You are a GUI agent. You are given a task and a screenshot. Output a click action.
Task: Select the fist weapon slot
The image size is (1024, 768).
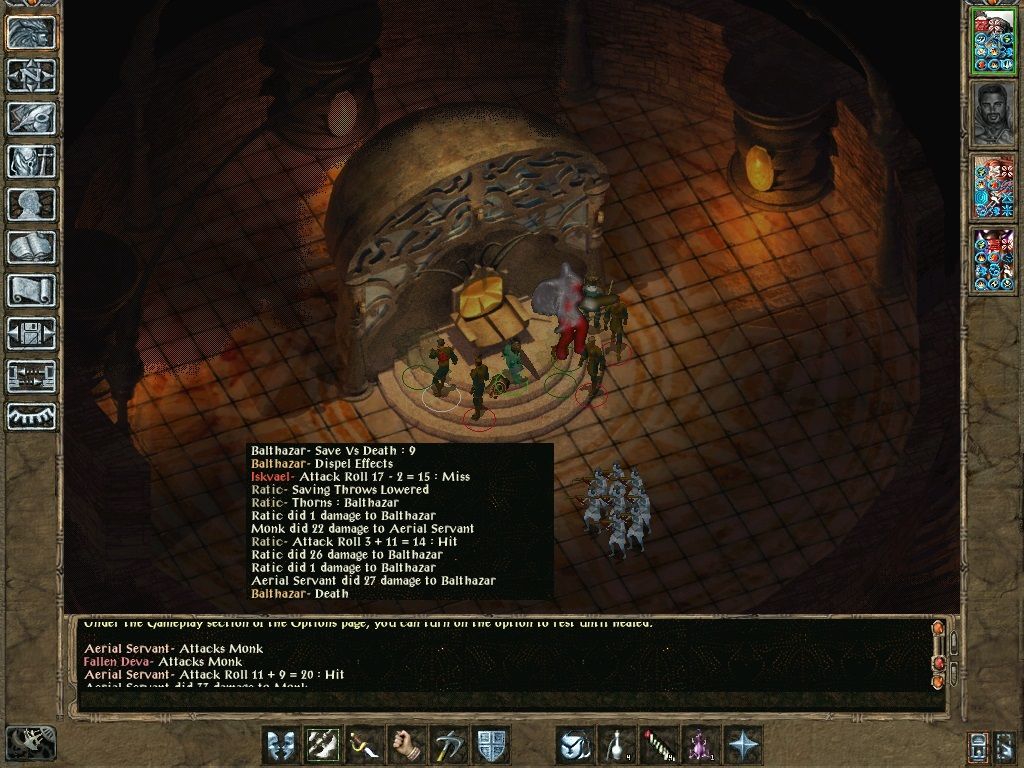[407, 746]
